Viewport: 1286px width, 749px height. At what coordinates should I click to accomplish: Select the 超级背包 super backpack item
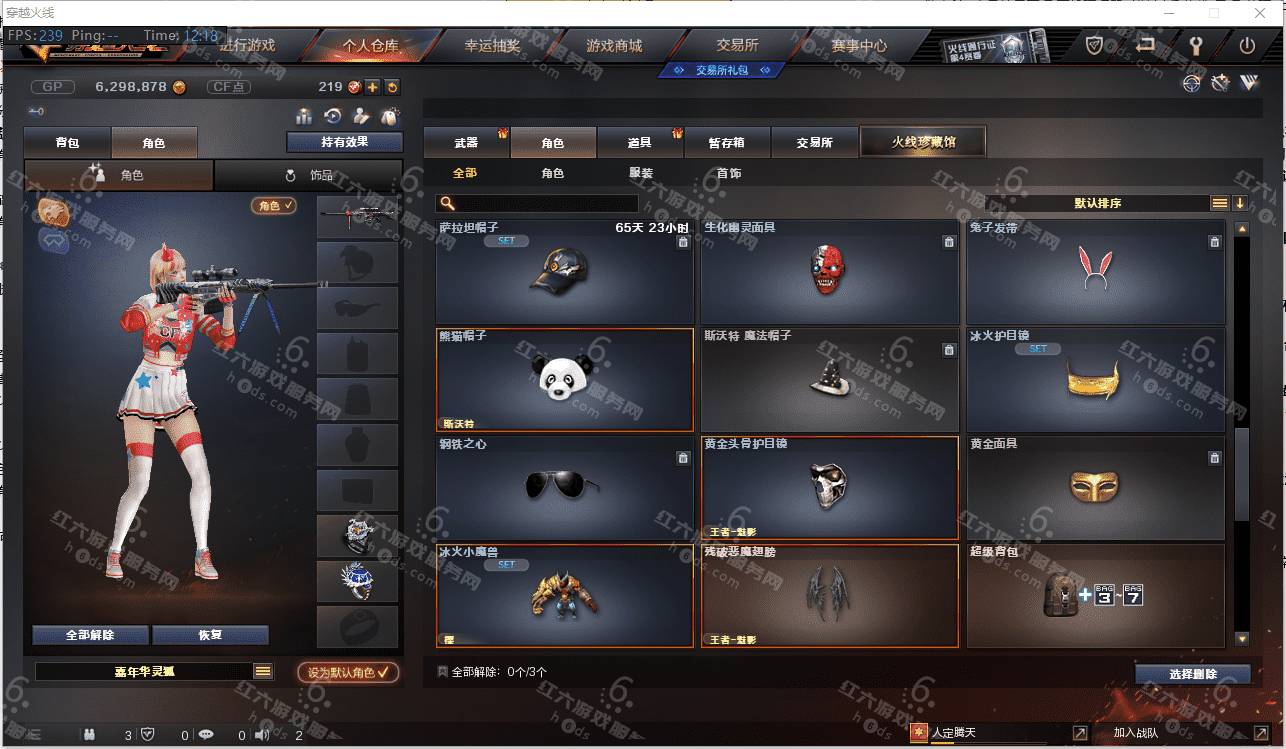tap(1095, 595)
